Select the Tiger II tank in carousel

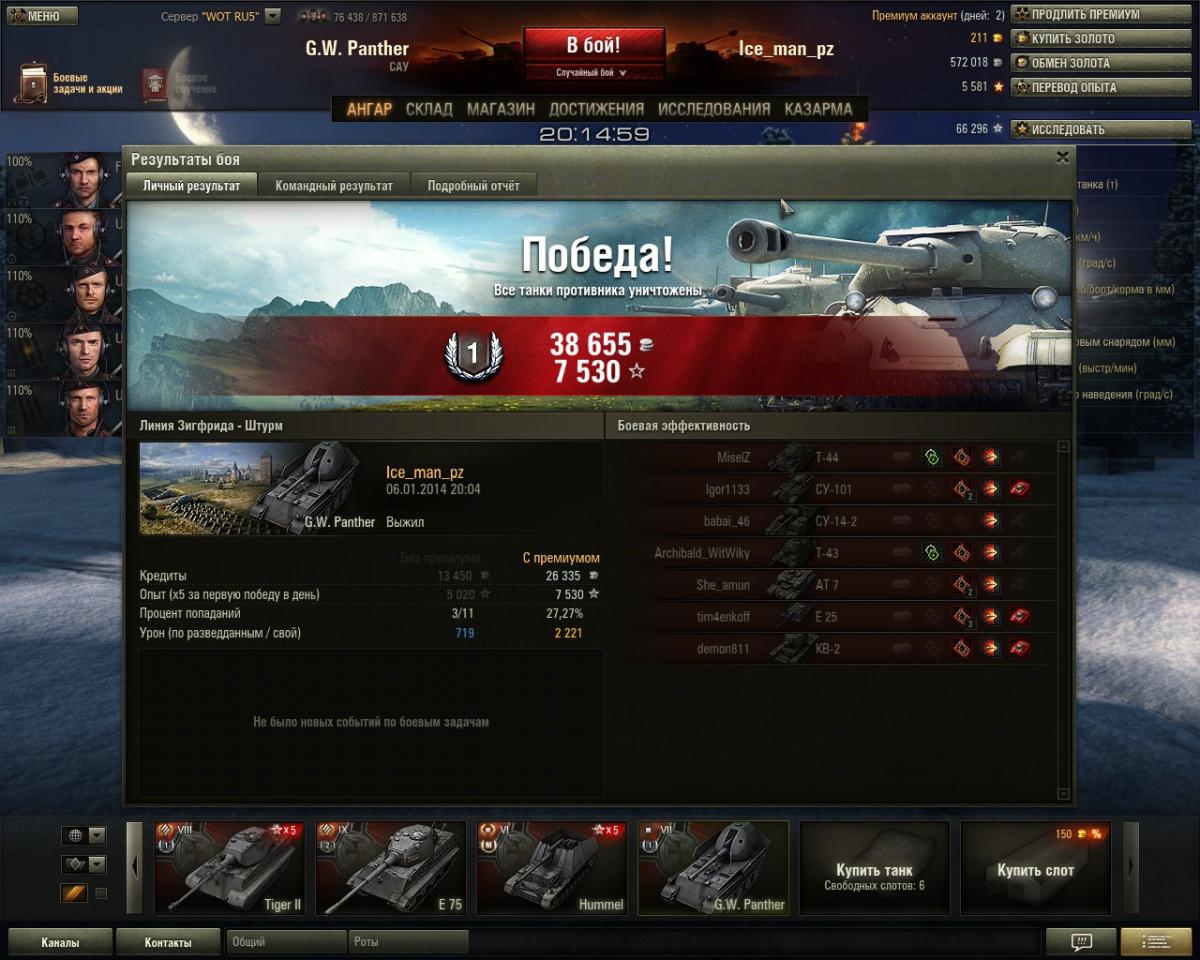(x=229, y=868)
